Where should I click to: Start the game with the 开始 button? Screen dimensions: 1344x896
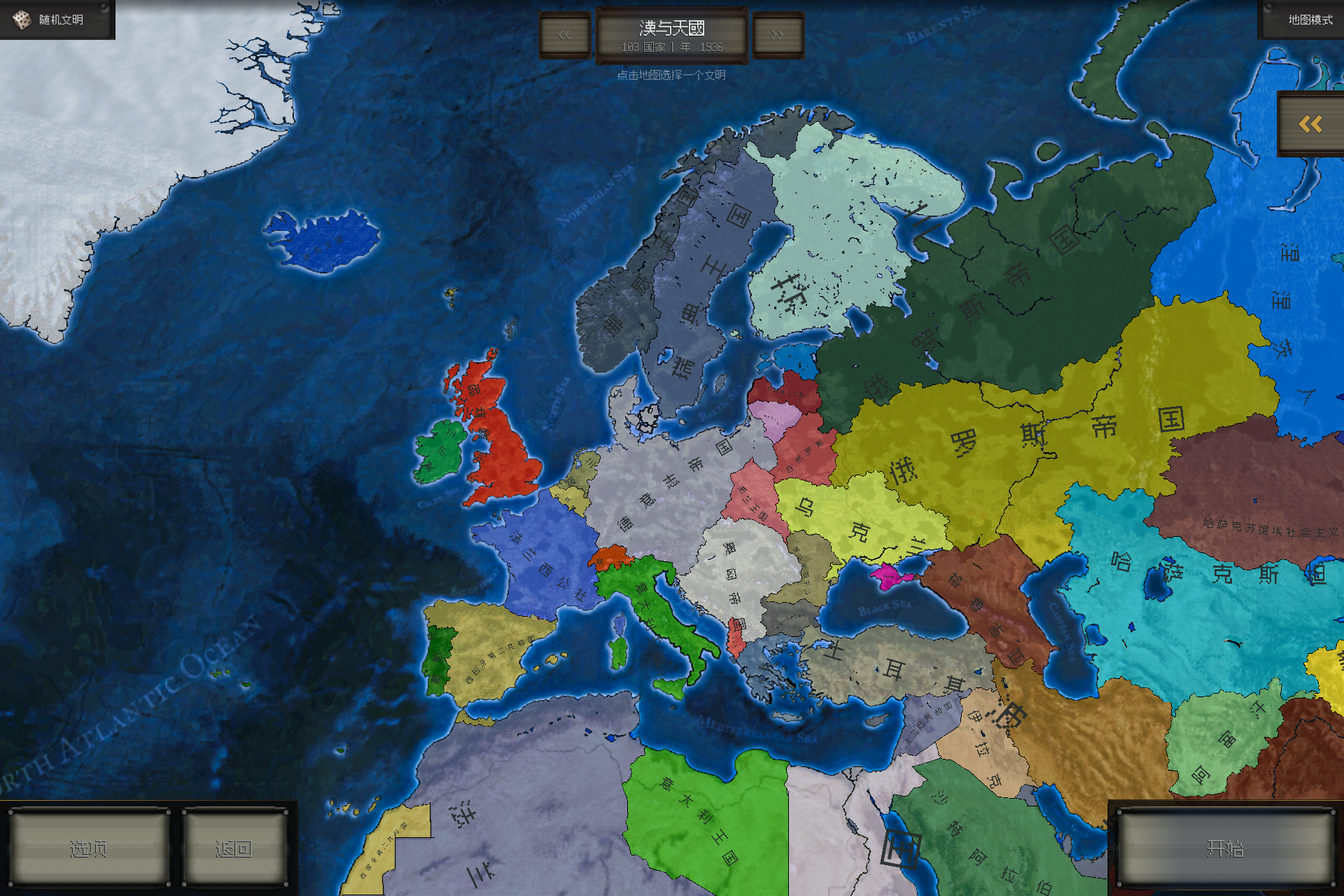[x=1225, y=848]
